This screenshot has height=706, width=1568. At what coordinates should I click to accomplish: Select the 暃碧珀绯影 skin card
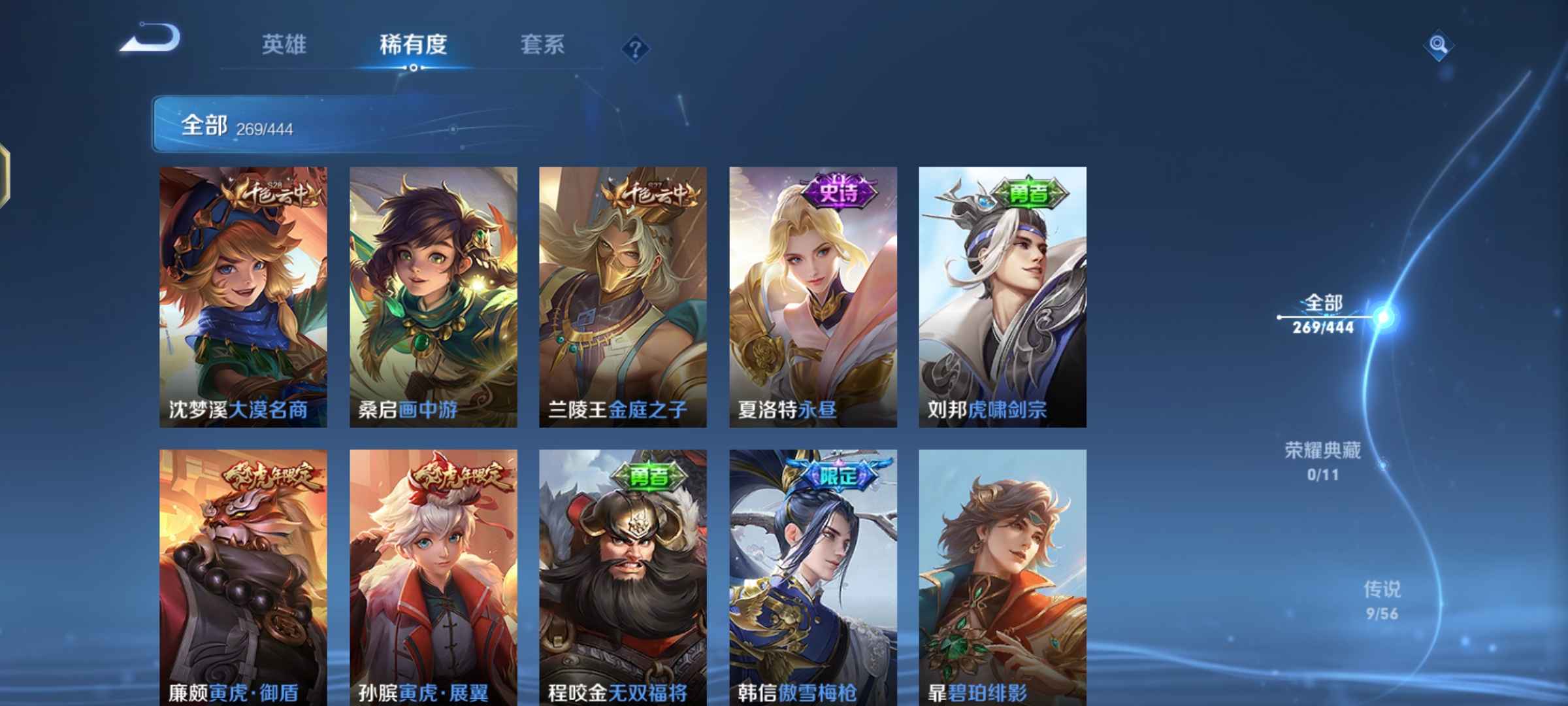coord(1002,575)
